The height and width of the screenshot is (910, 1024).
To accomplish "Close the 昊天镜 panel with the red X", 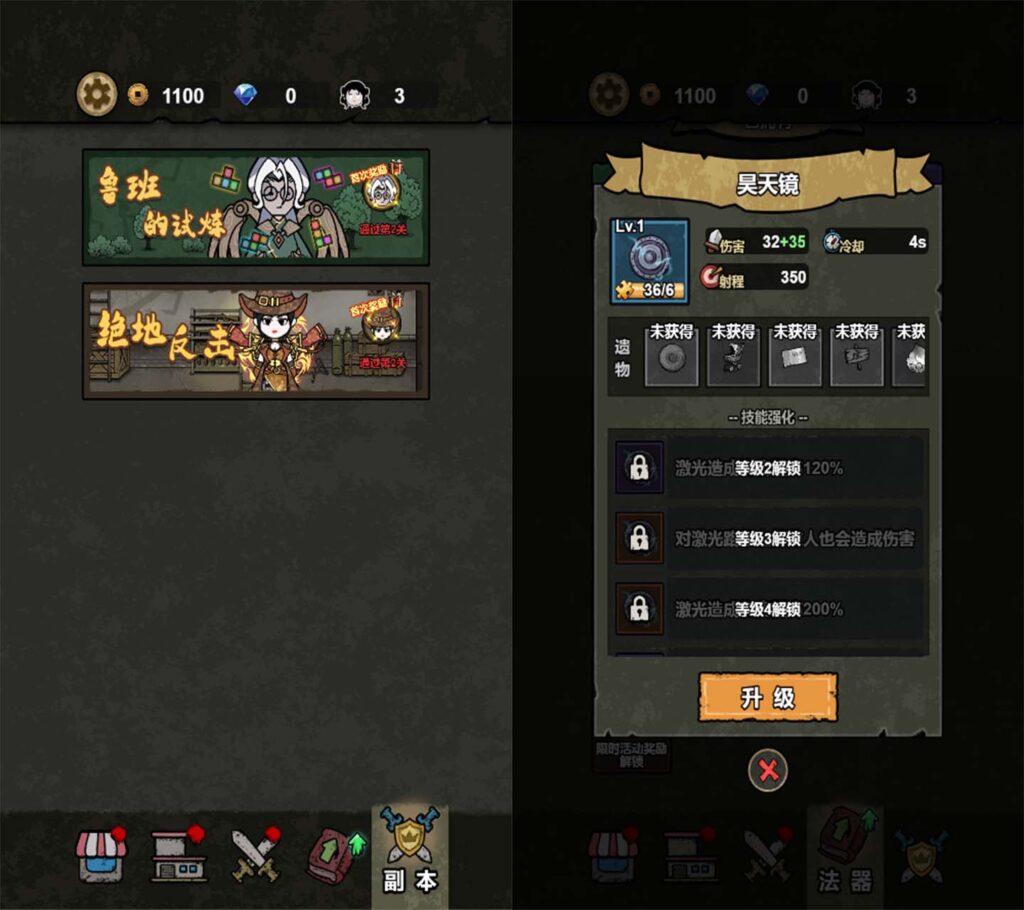I will click(768, 770).
